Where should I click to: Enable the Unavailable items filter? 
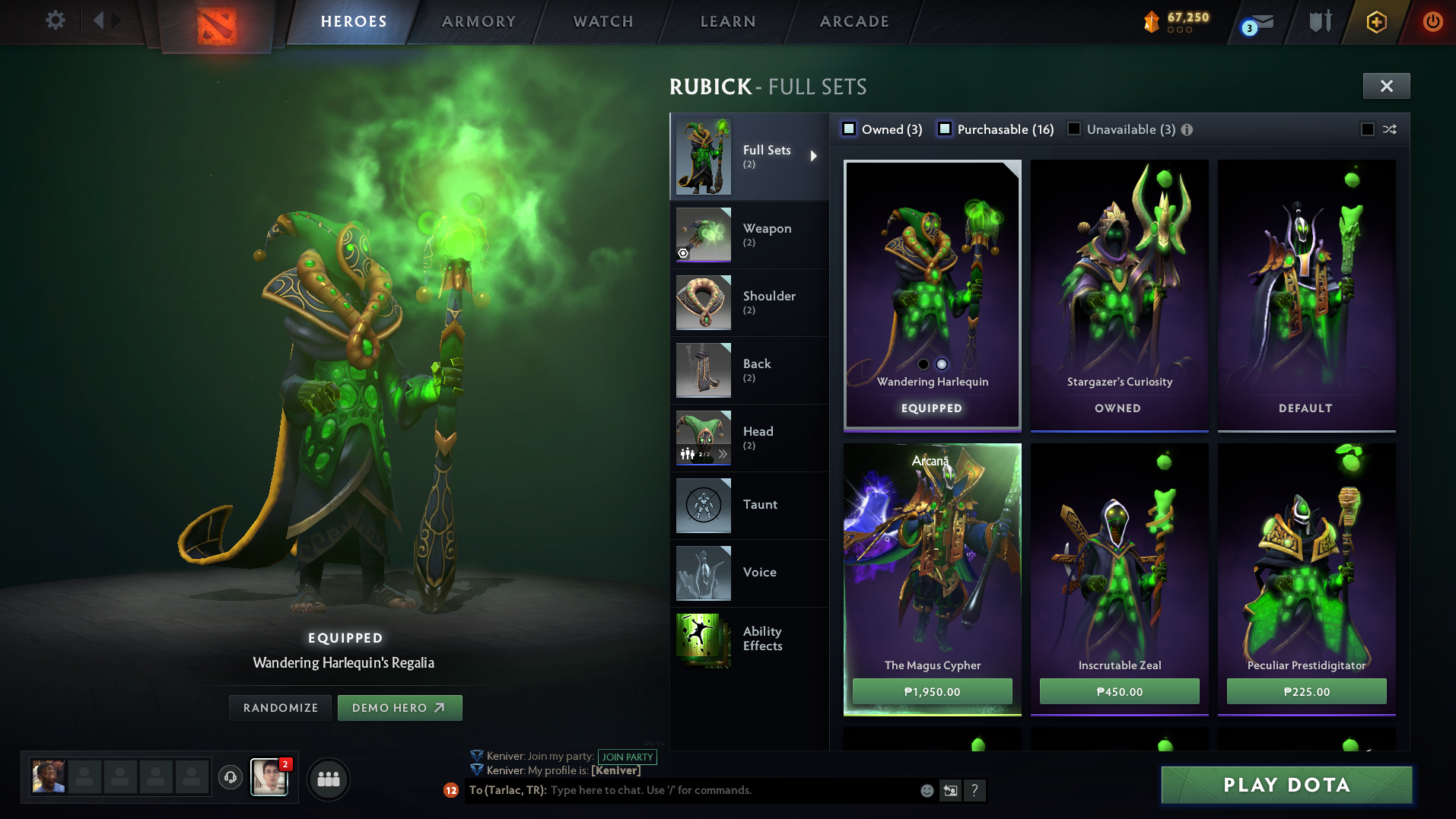point(1073,129)
